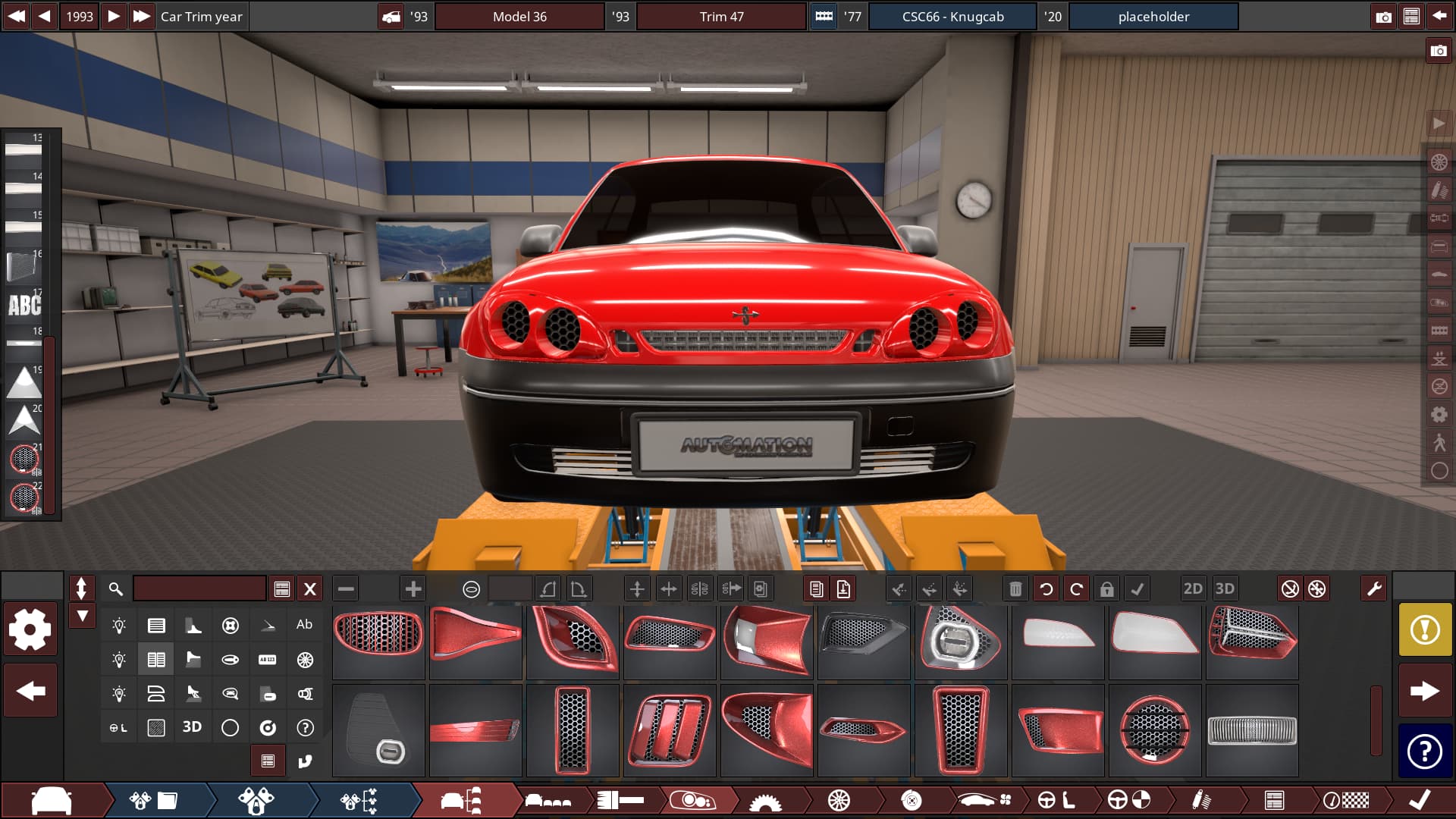1456x819 pixels.
Task: Open the wrench tool button
Action: tap(1373, 589)
